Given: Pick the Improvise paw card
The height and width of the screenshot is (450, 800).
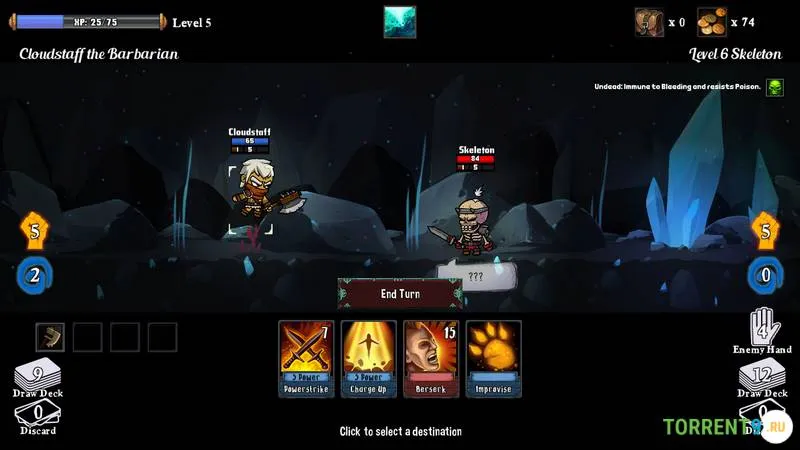Looking at the screenshot, I should 493,358.
